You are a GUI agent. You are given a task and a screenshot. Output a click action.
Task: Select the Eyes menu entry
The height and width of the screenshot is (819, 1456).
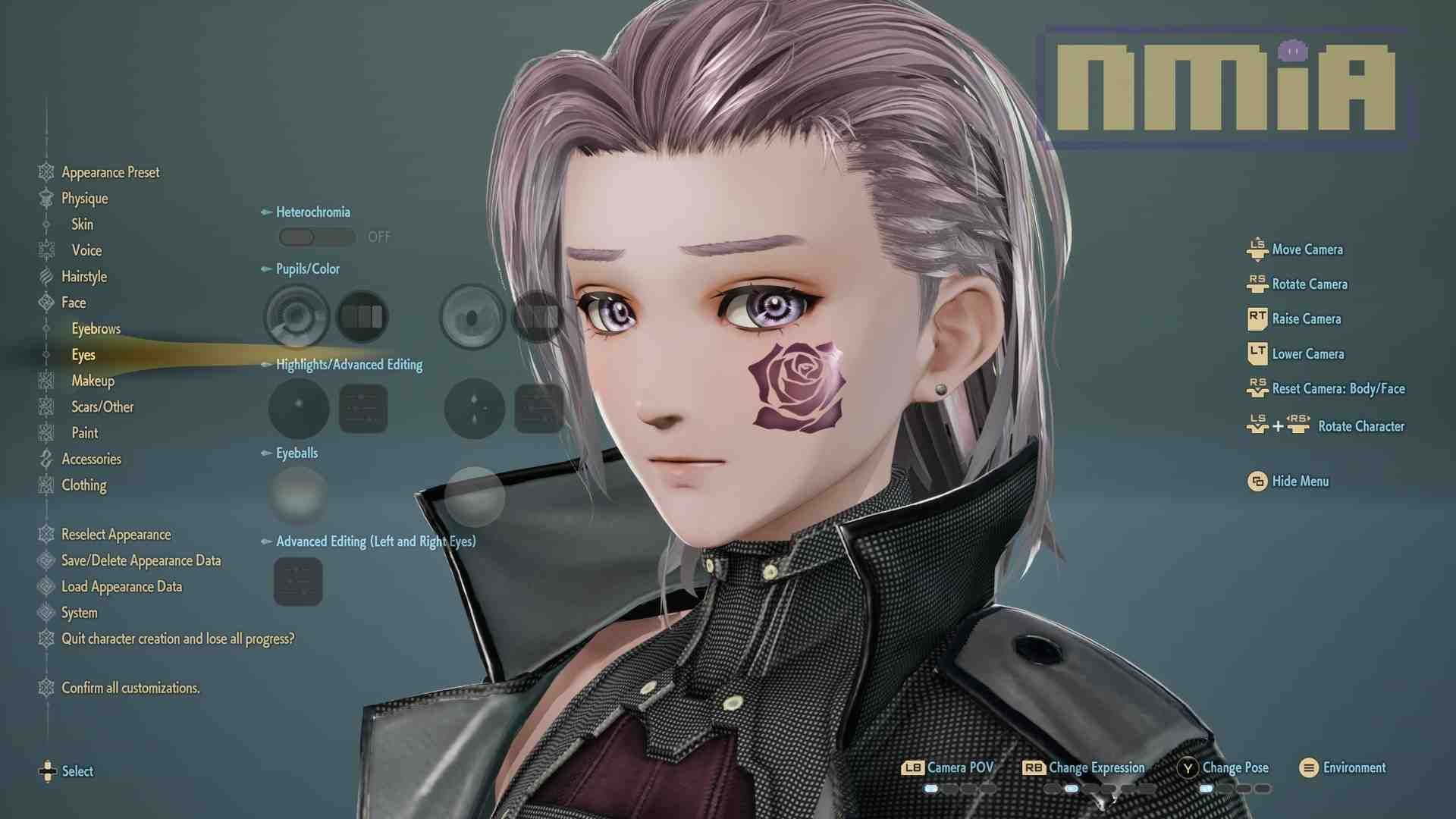[x=83, y=354]
